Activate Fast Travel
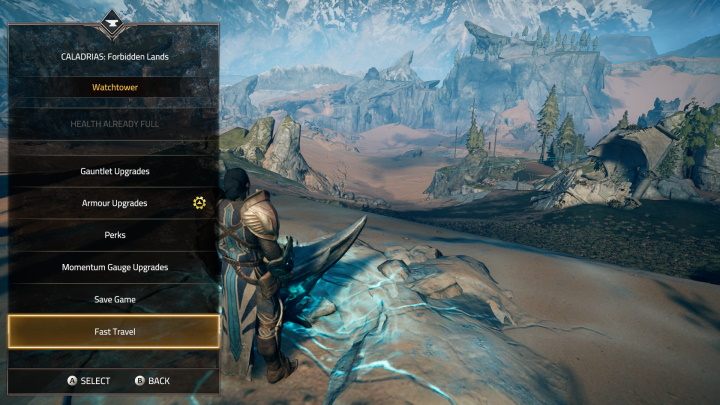Image resolution: width=720 pixels, height=405 pixels. pyautogui.click(x=114, y=331)
